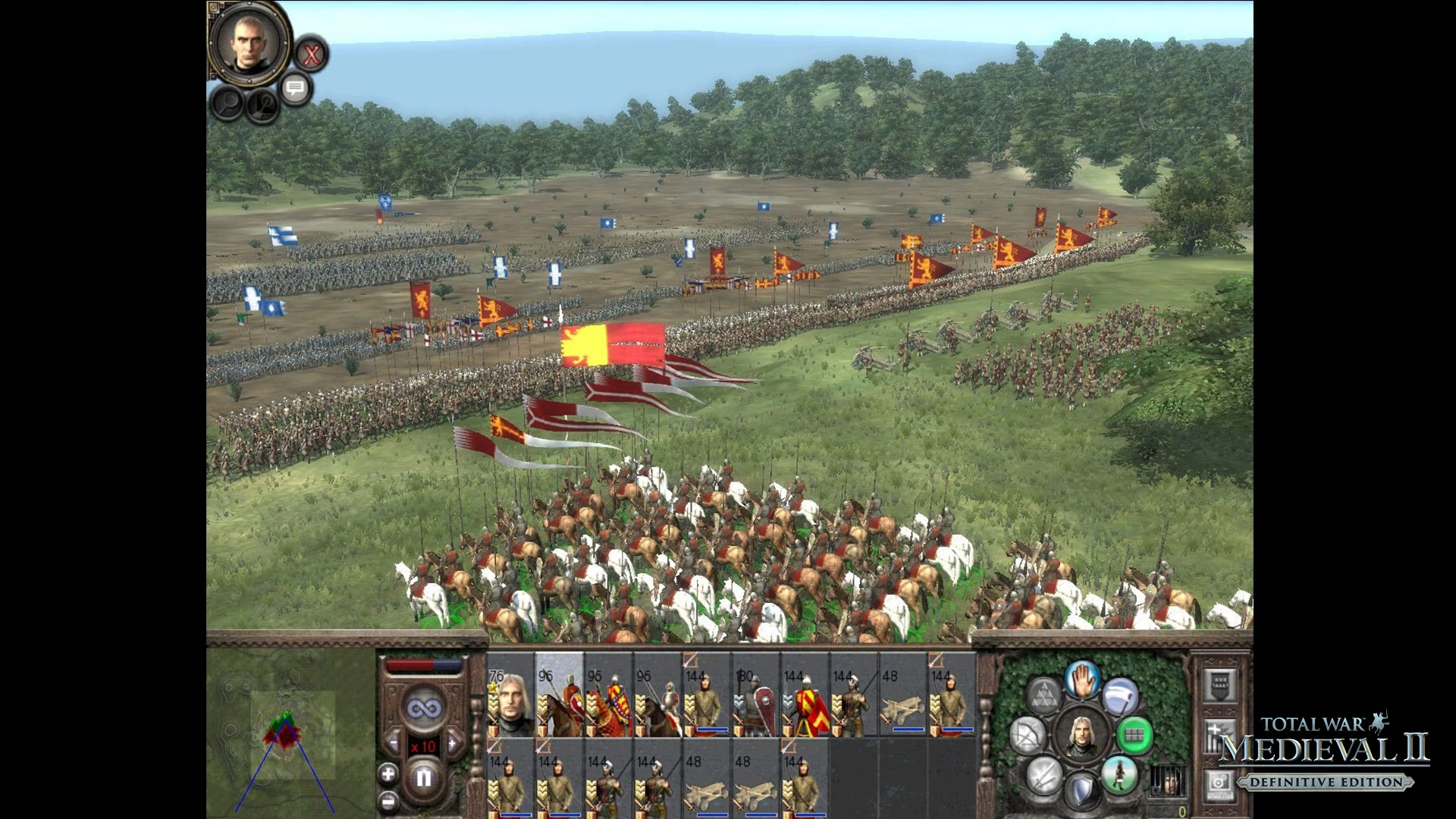Close the advisor with the red X
The image size is (1456, 819).
311,55
